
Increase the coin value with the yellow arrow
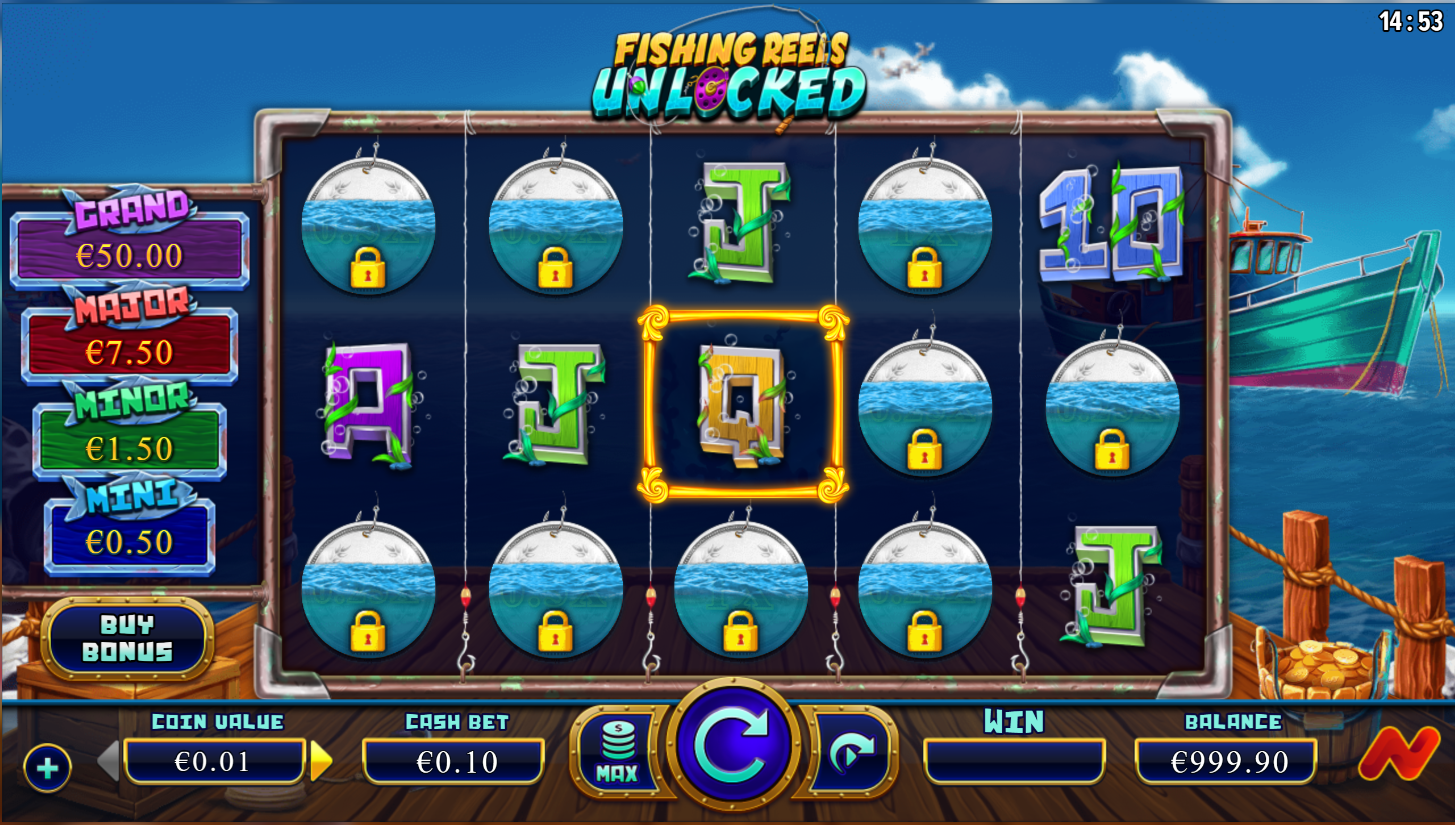point(320,762)
